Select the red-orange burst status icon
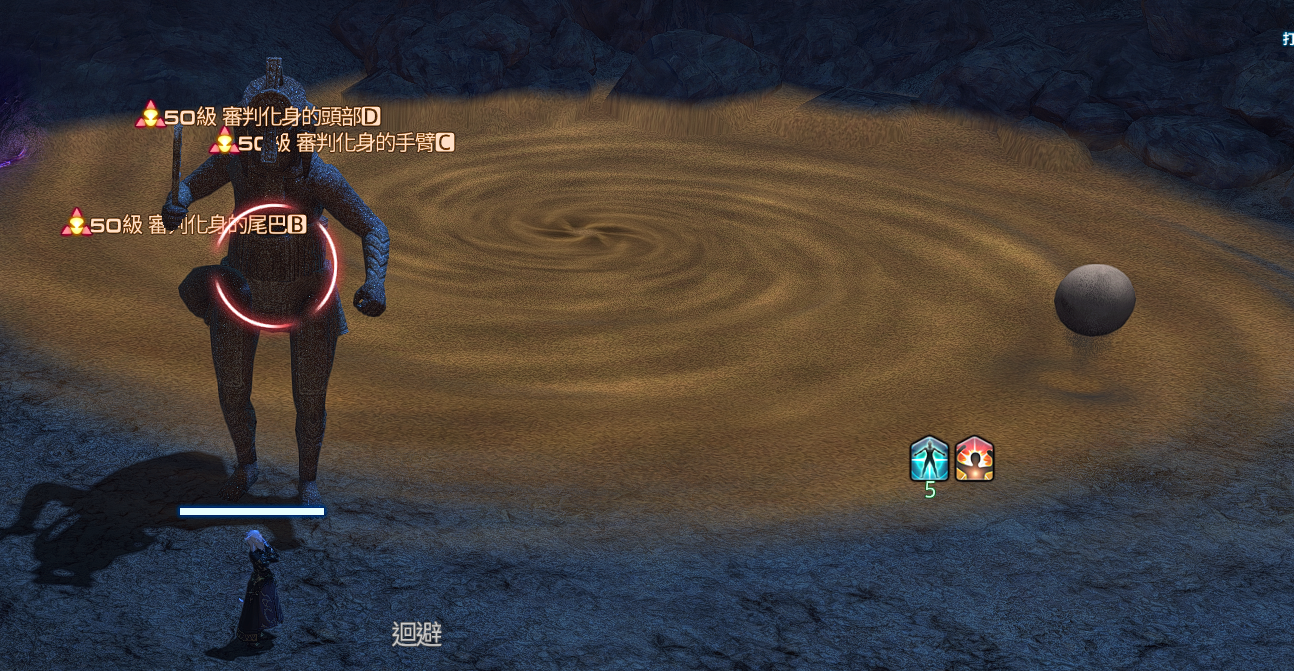The image size is (1294, 671). tap(974, 459)
